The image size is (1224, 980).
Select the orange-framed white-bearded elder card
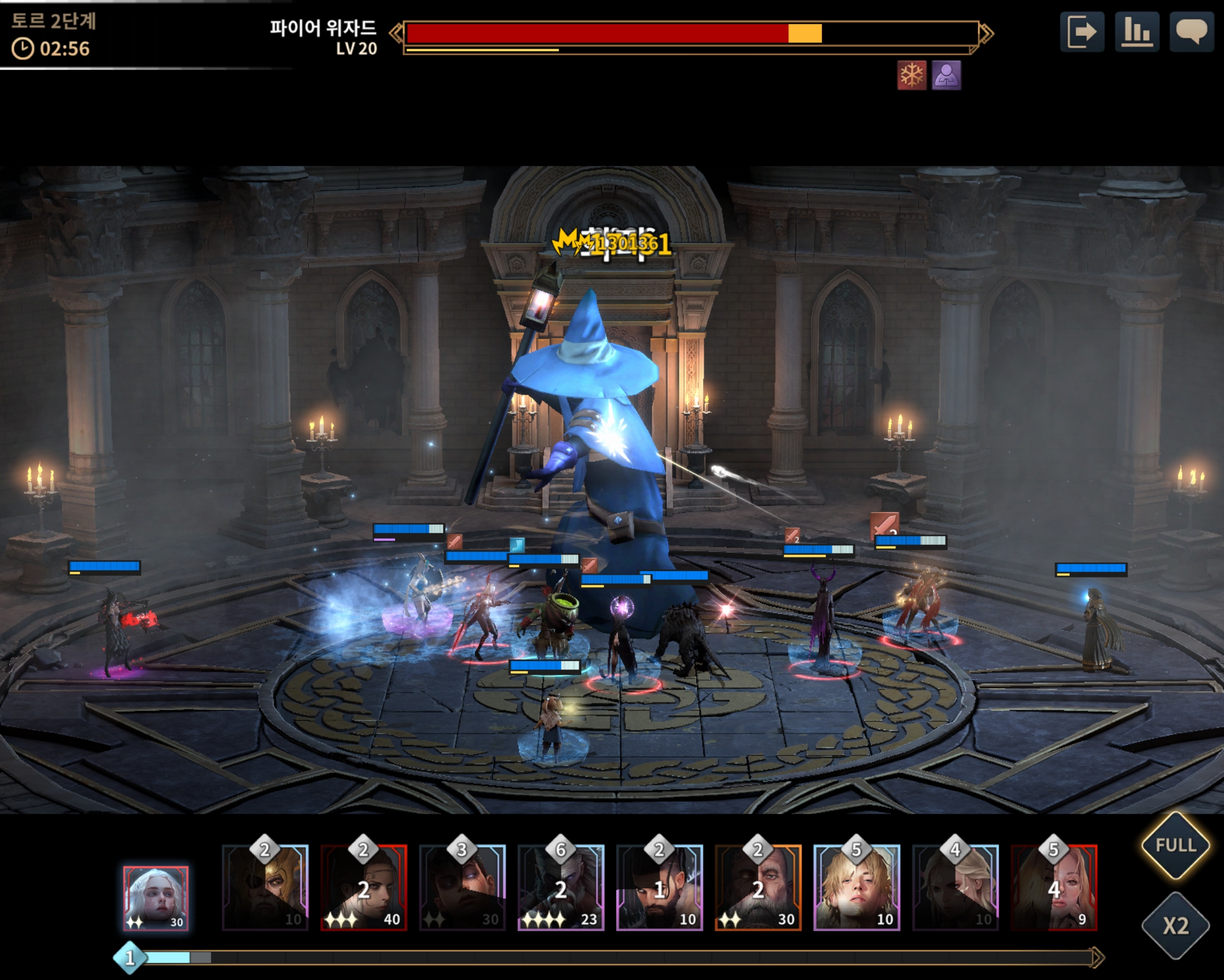[x=758, y=887]
